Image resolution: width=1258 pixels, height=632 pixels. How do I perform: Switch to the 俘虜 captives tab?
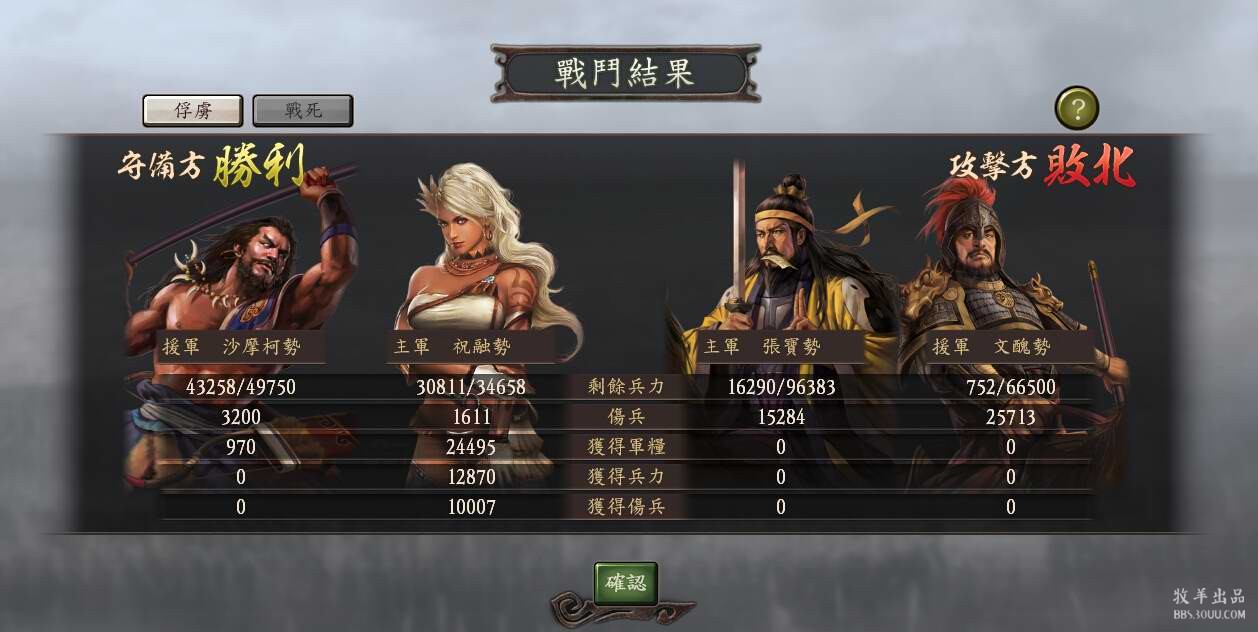[193, 110]
